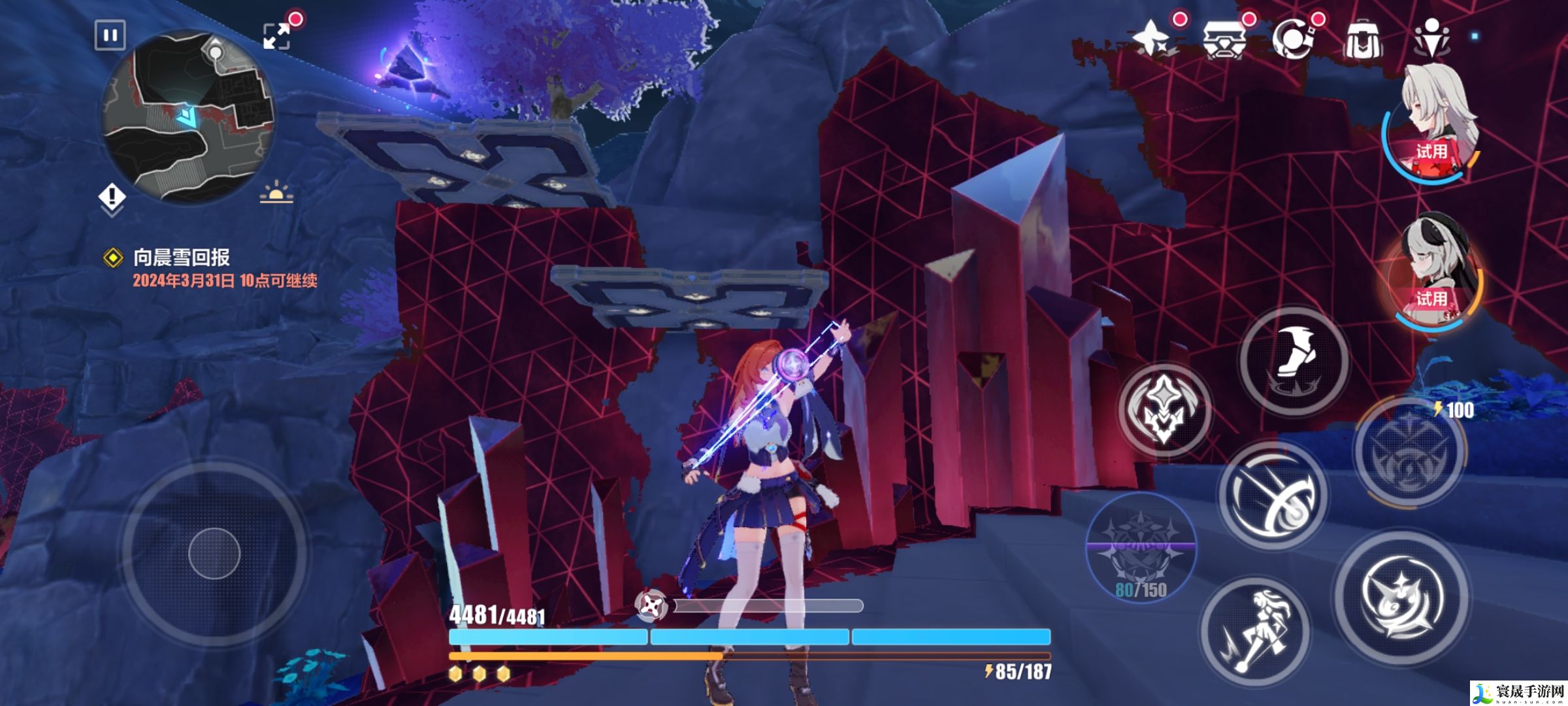Hit the basic attack button
The image size is (1568, 706).
point(1402,598)
